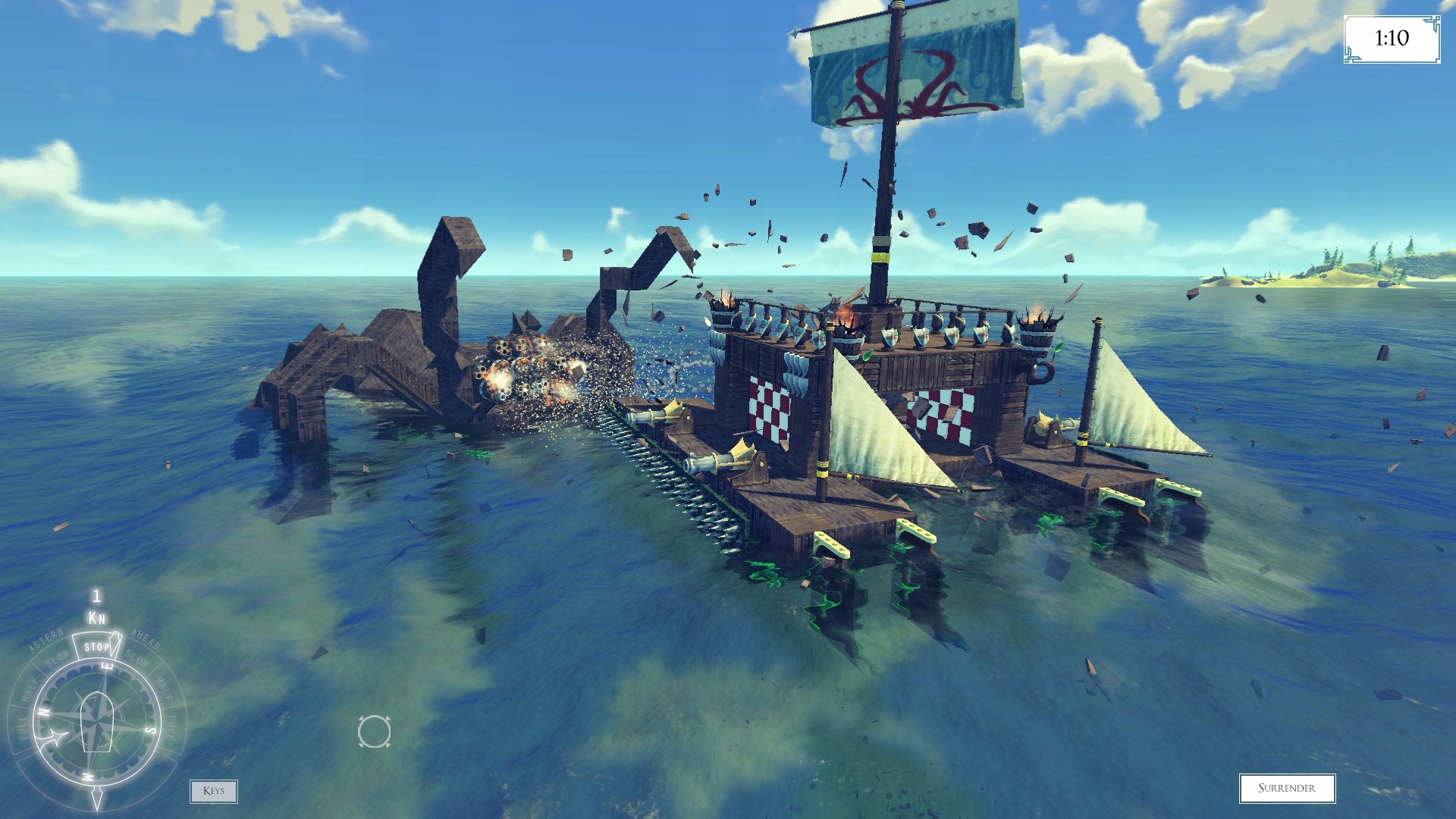
Task: Set speed to HALF AHEAD
Action: [163, 689]
